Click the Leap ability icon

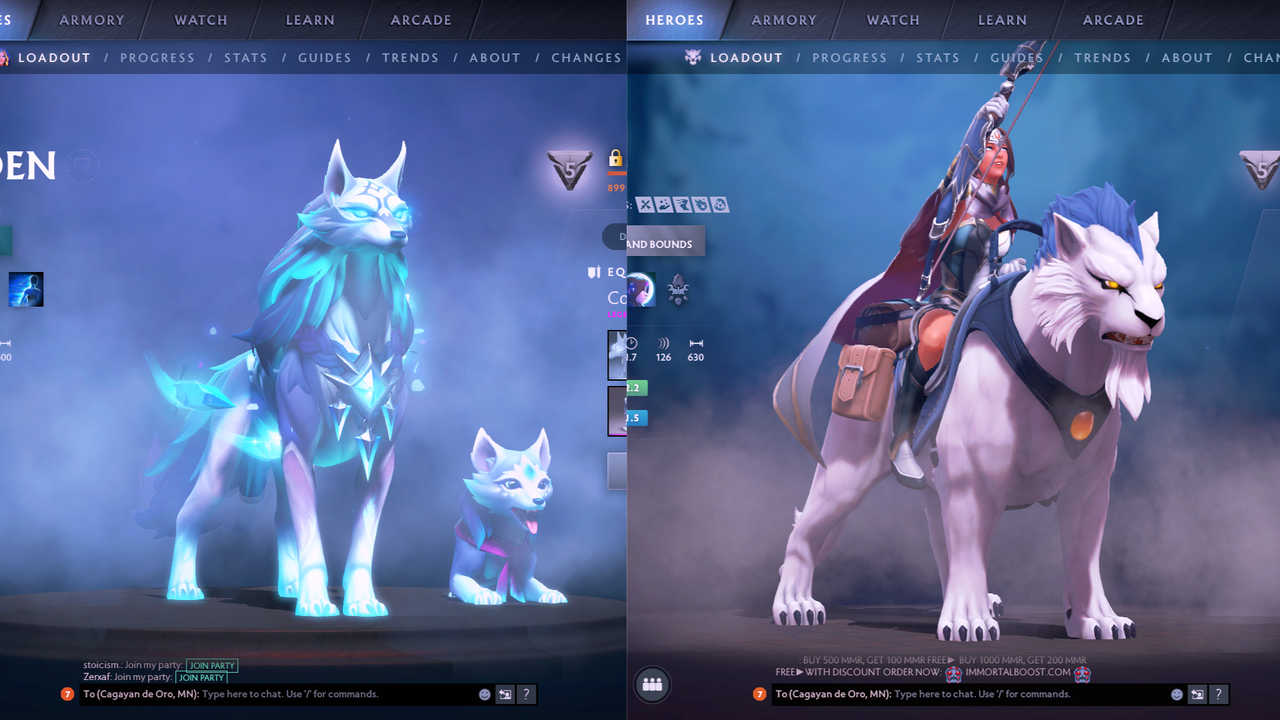coord(680,204)
